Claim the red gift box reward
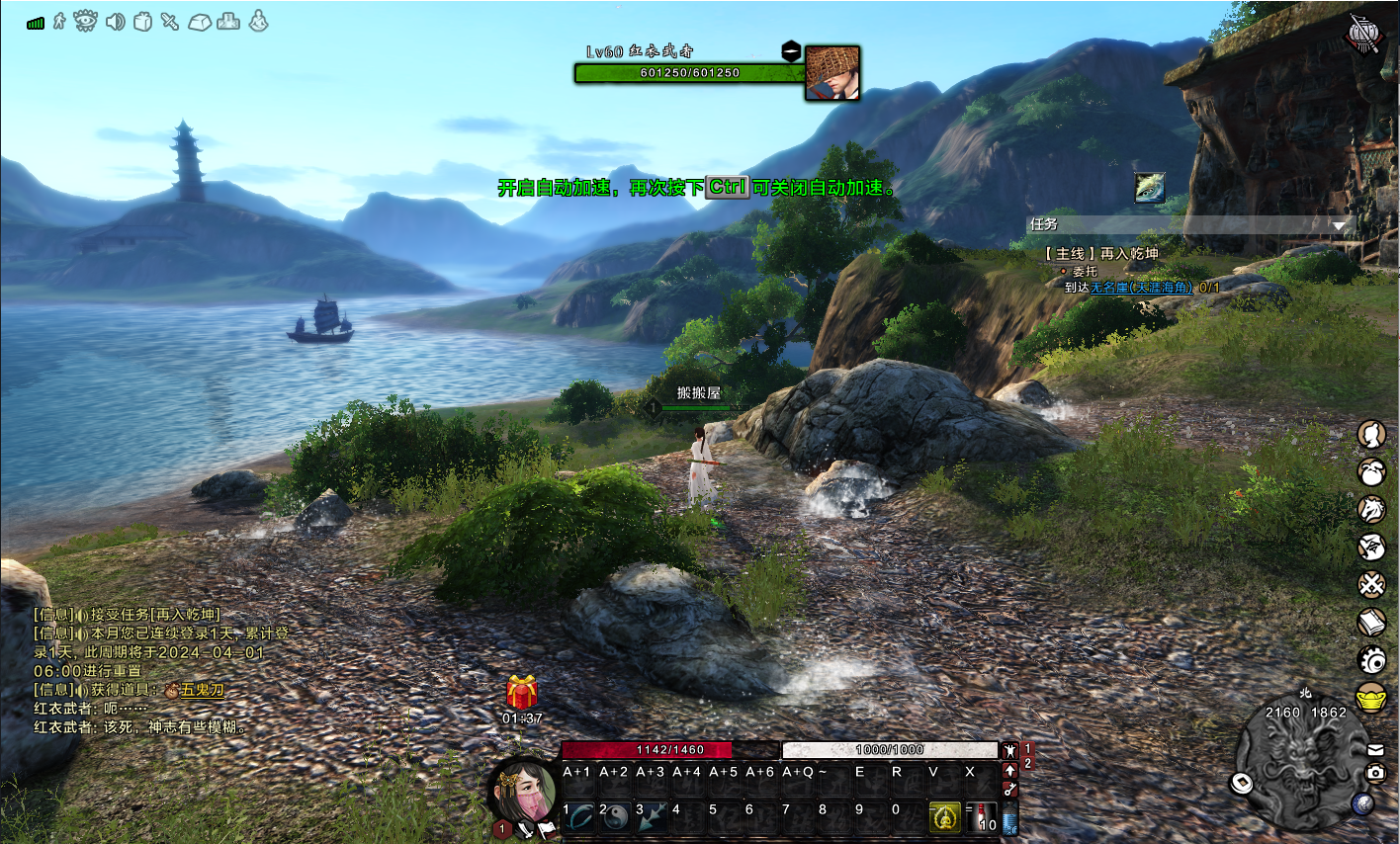This screenshot has width=1400, height=844. (522, 694)
